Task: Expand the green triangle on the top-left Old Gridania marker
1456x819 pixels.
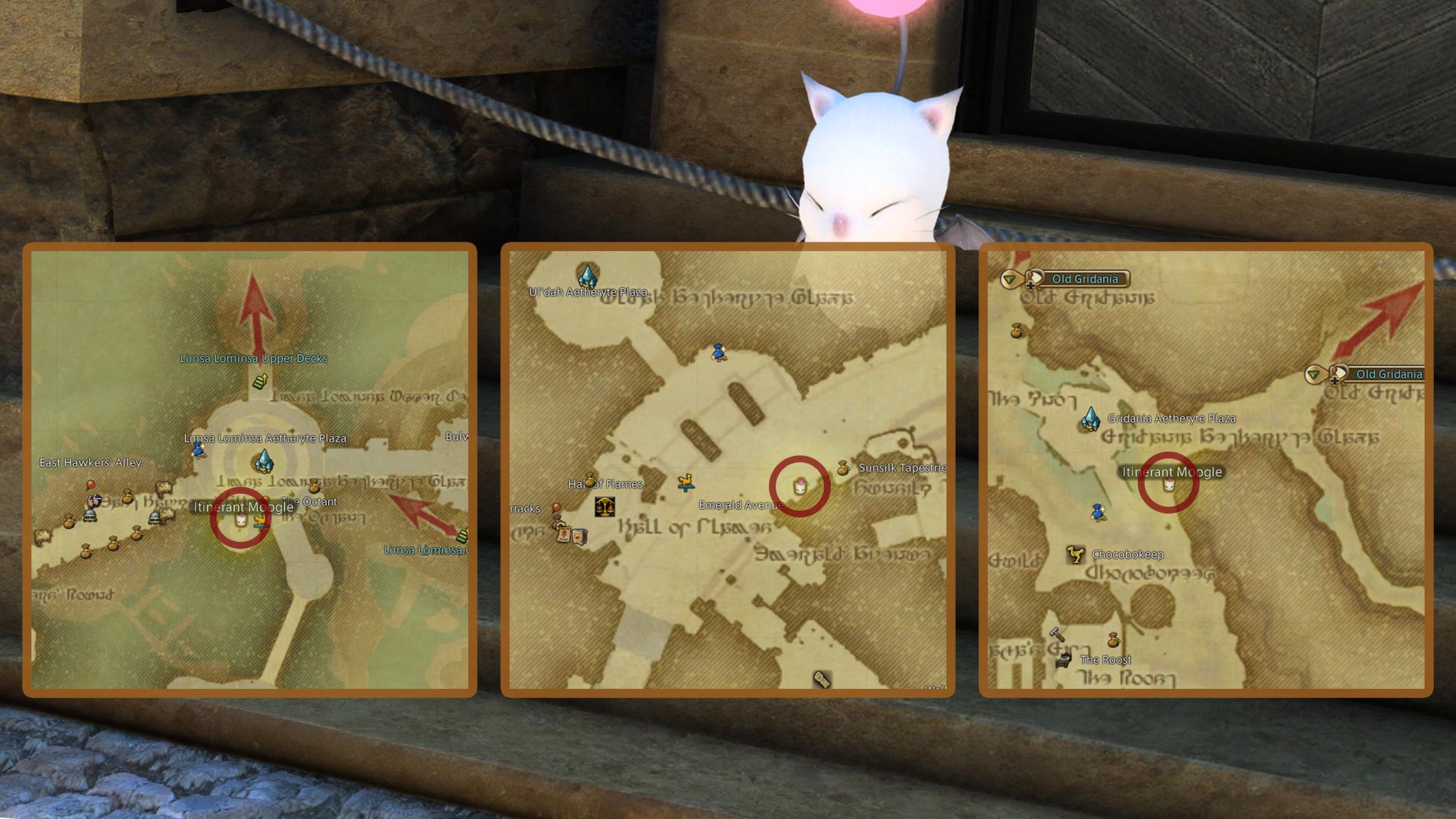Action: [1009, 279]
